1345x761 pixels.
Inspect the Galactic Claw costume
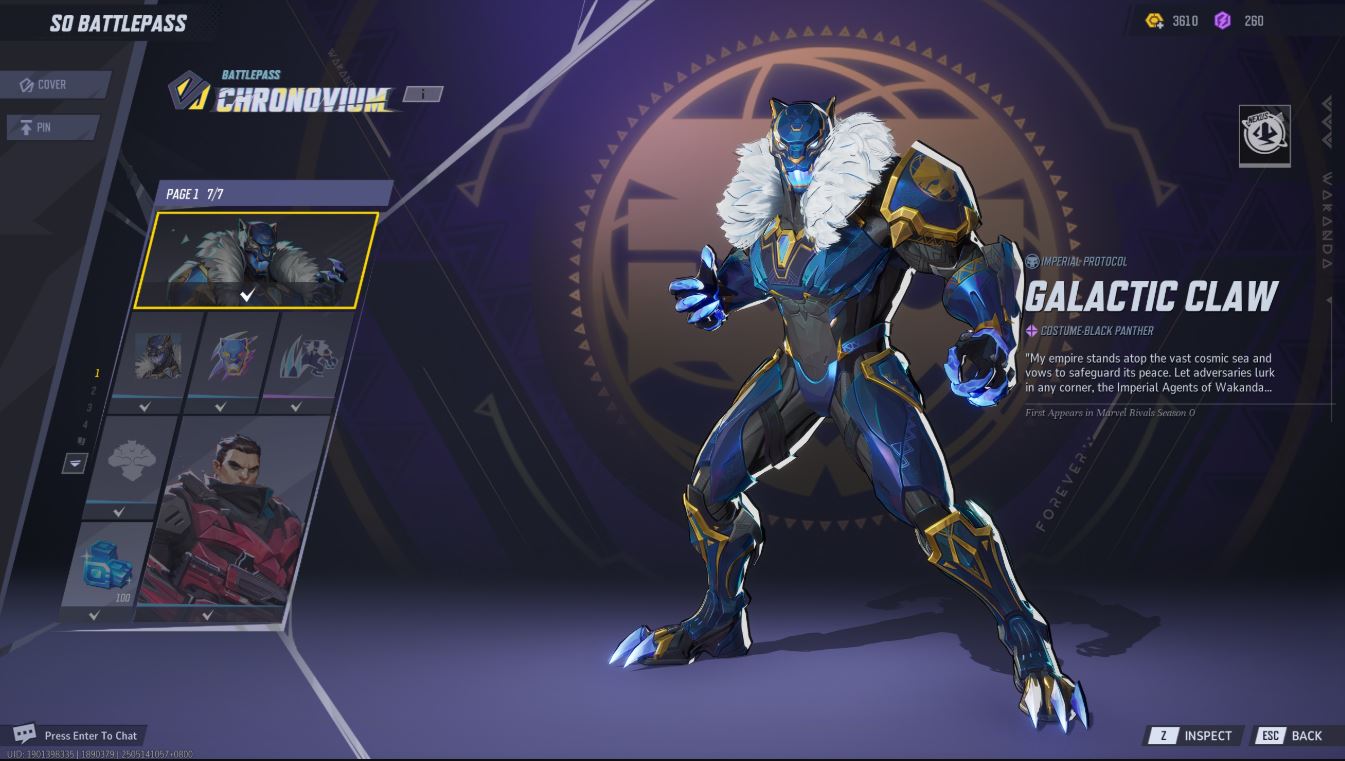[1194, 736]
